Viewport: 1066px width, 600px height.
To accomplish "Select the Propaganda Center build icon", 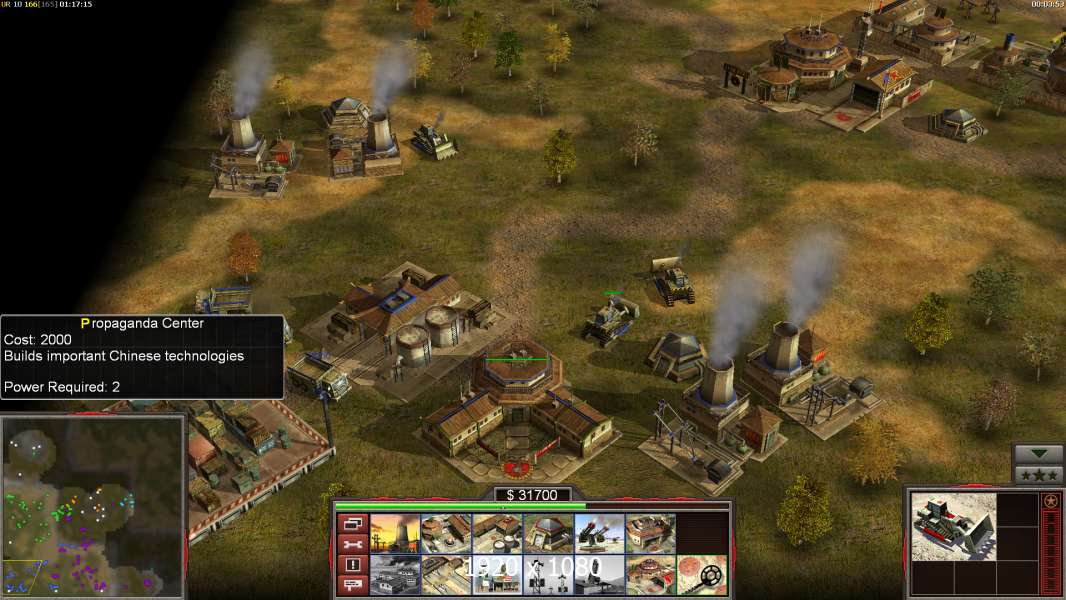I will pos(650,575).
